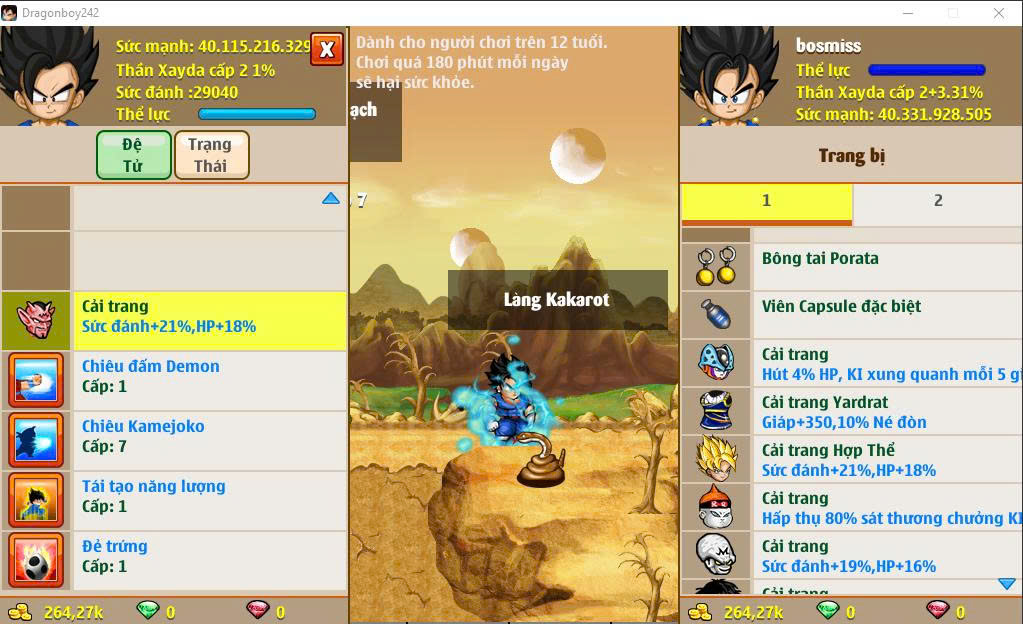Select the Cải trang that drains 4% HP

[x=885, y=363]
